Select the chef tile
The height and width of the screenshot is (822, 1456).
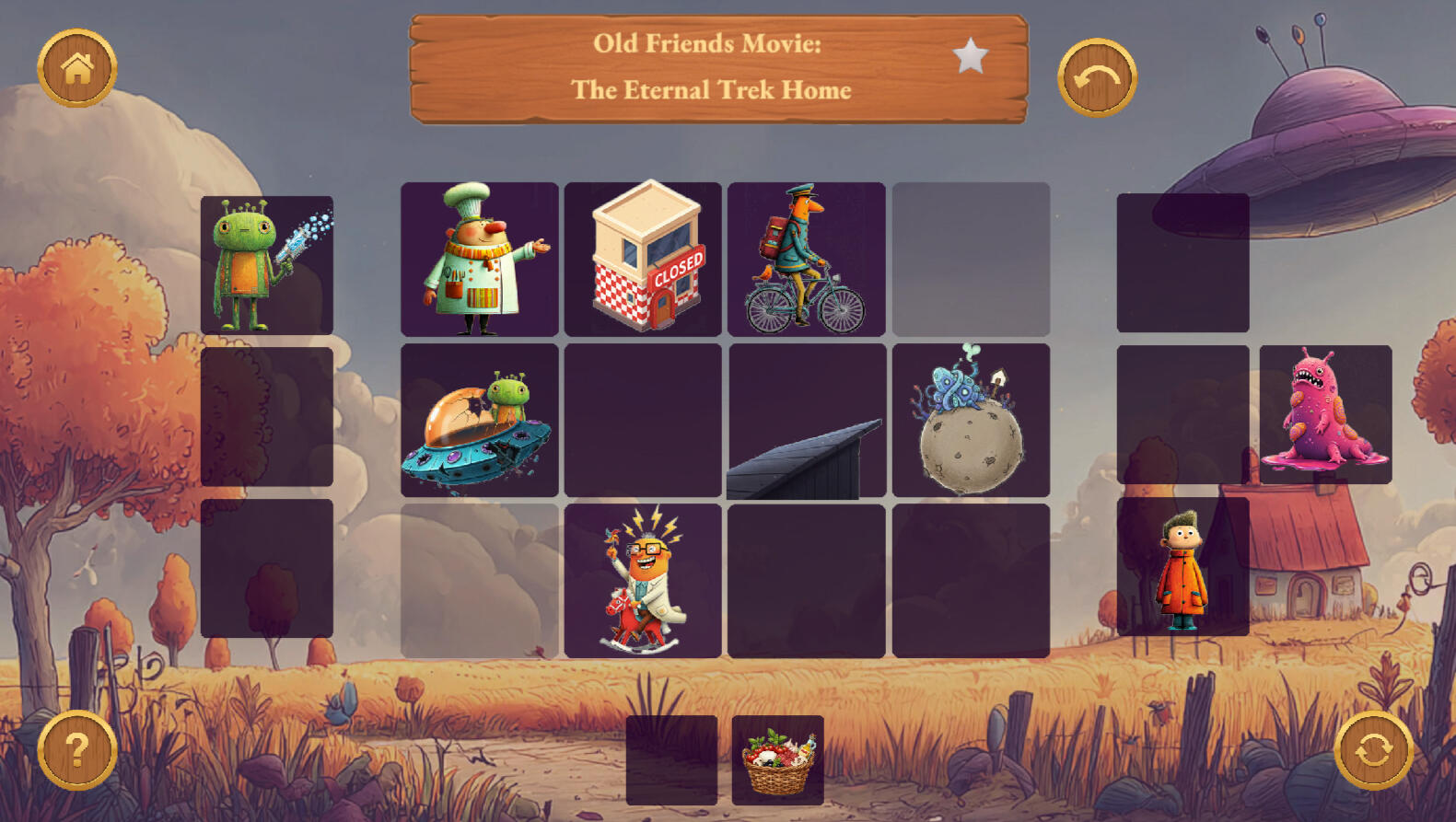tap(479, 259)
